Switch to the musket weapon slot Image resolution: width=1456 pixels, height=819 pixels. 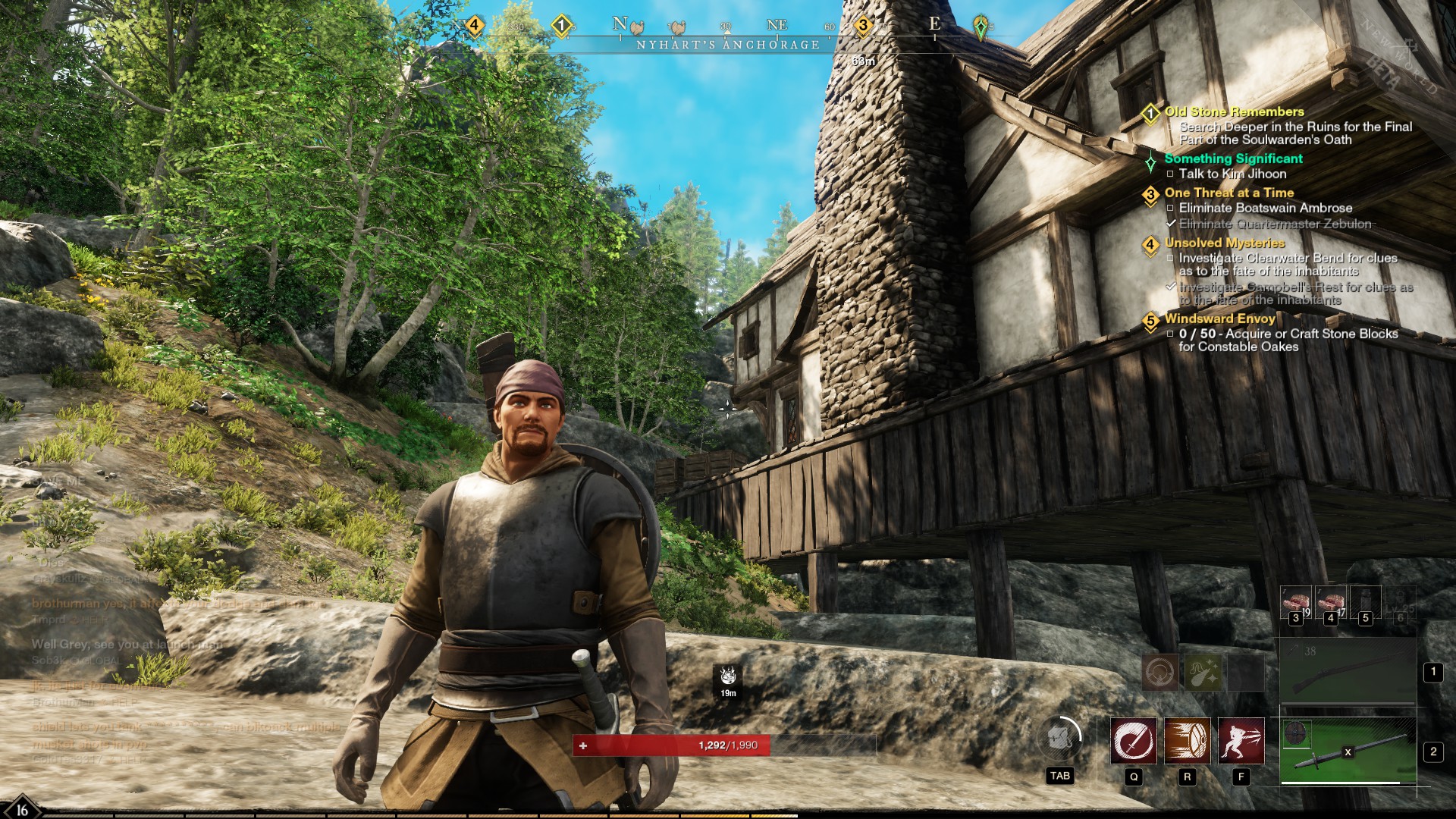click(1348, 673)
